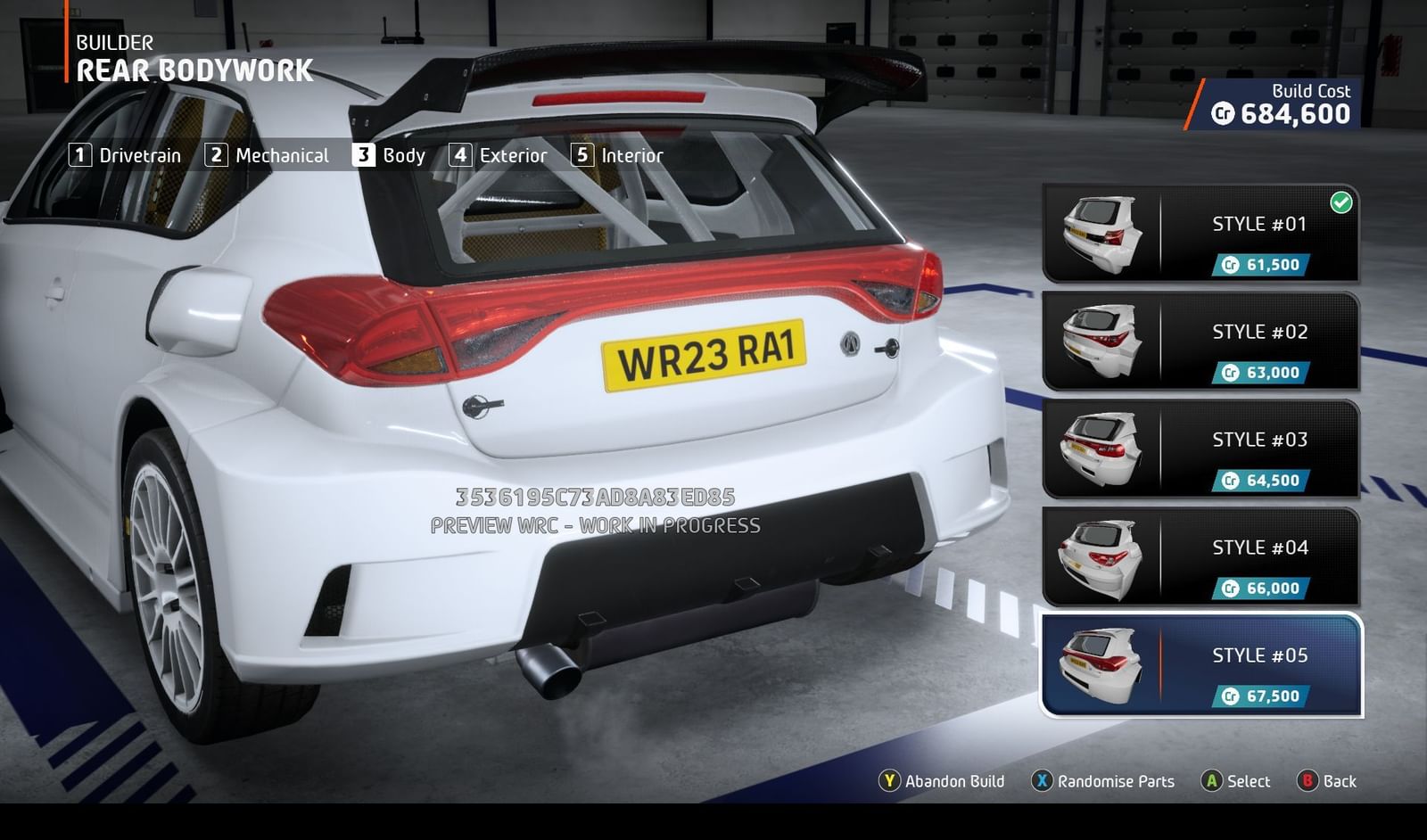Click the Cr coin icon on Style #05 price
The width and height of the screenshot is (1427, 840).
(1230, 696)
